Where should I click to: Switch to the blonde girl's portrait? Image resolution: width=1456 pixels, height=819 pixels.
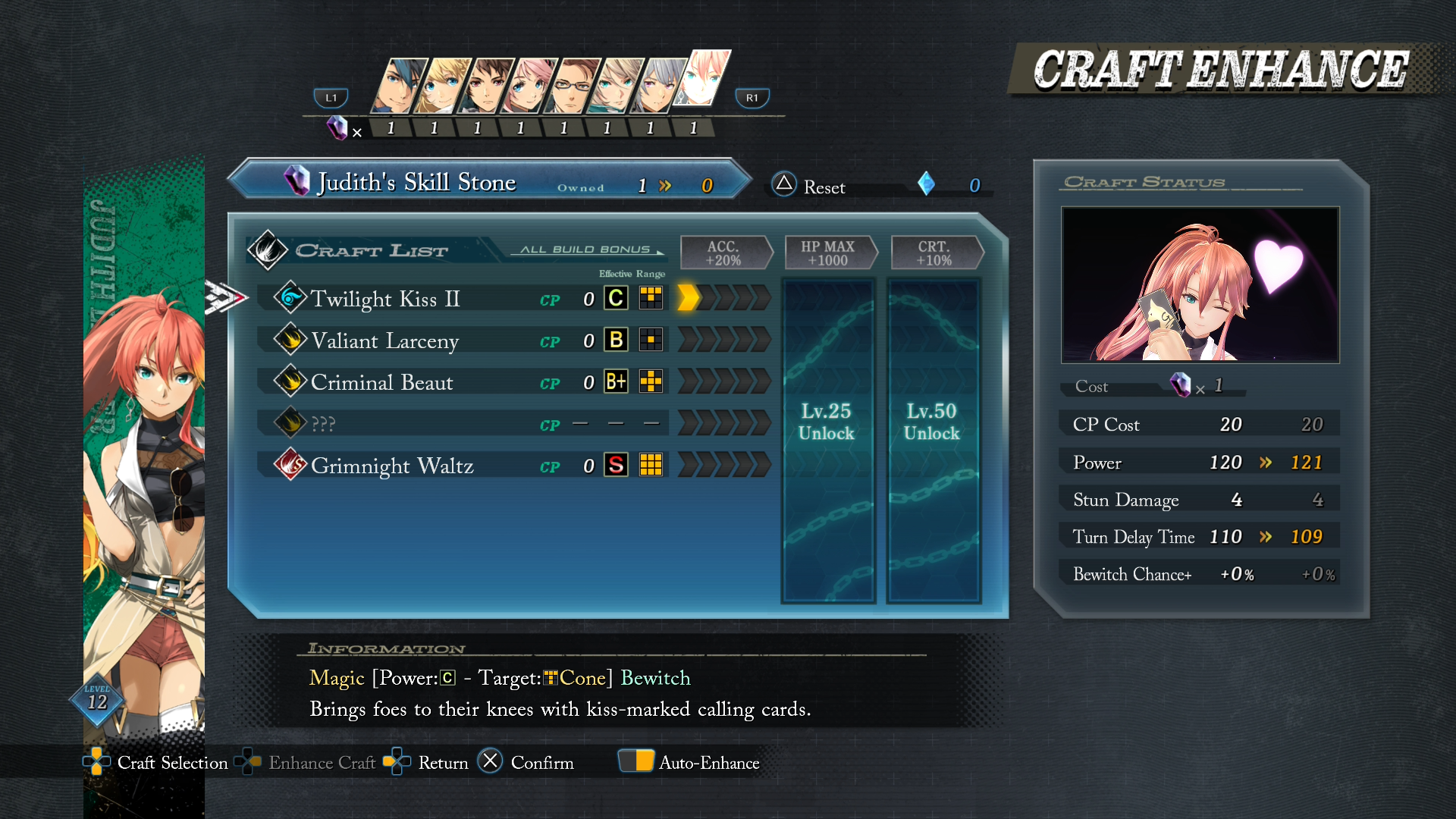[x=444, y=86]
